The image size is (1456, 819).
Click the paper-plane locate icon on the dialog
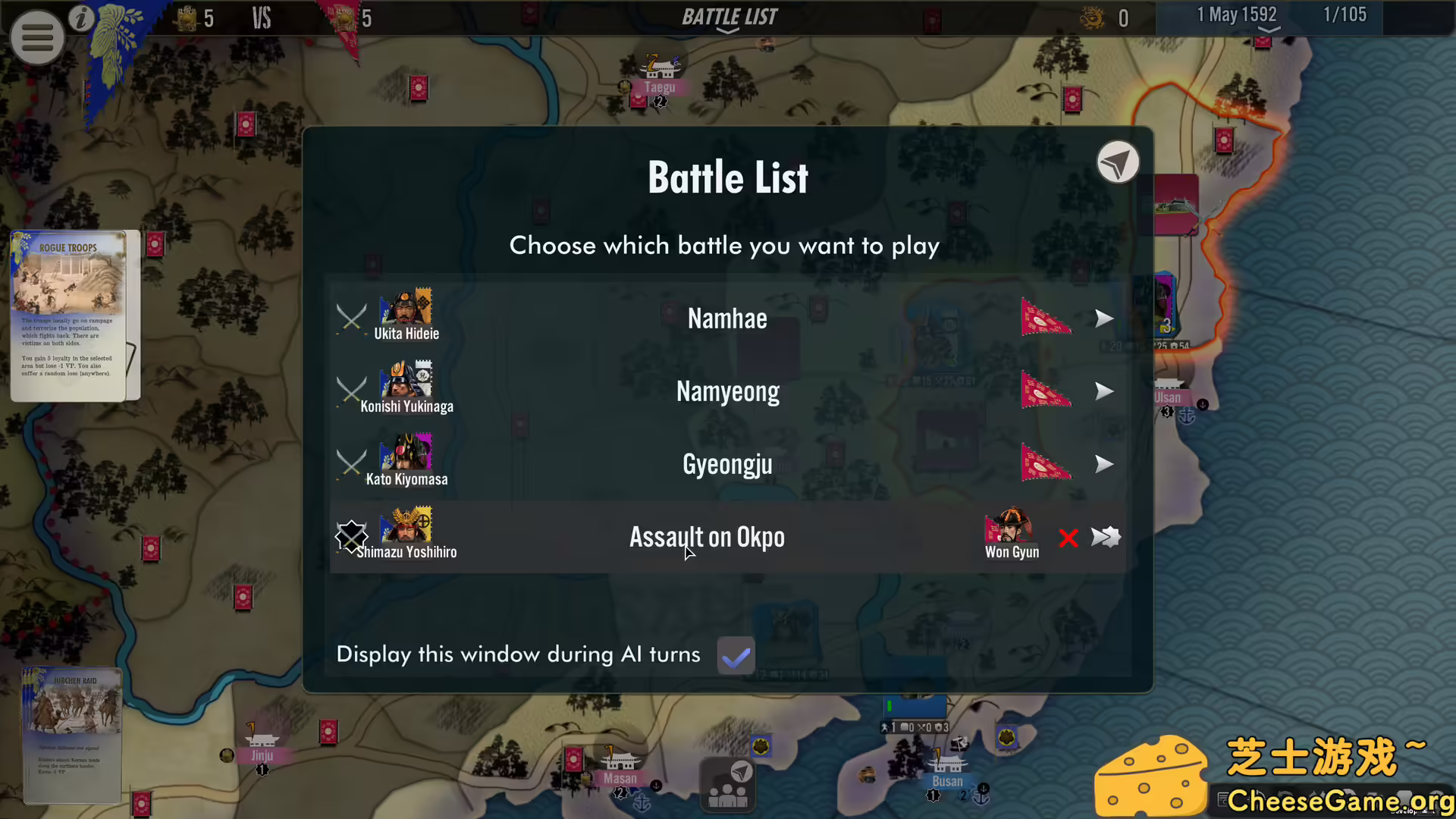coord(1119,162)
